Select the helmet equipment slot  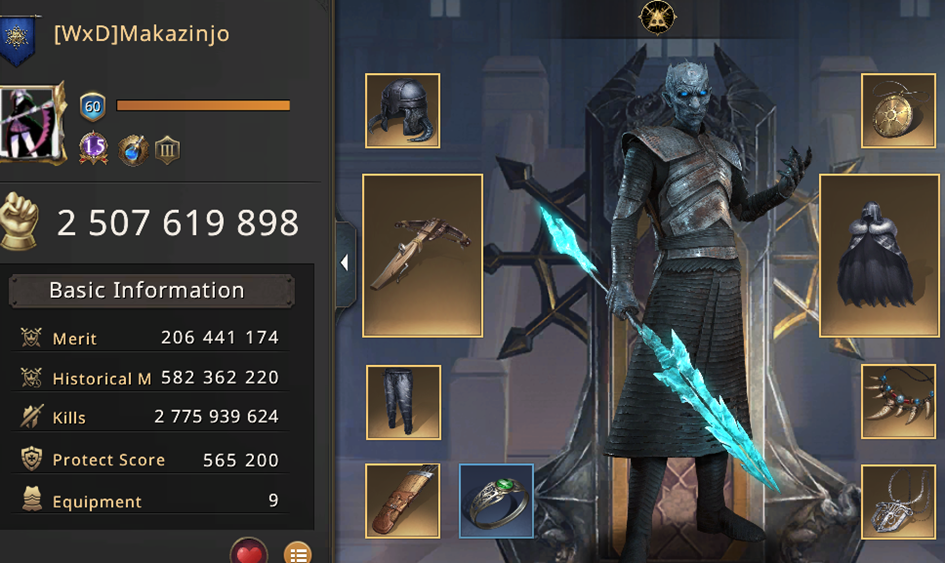click(403, 110)
